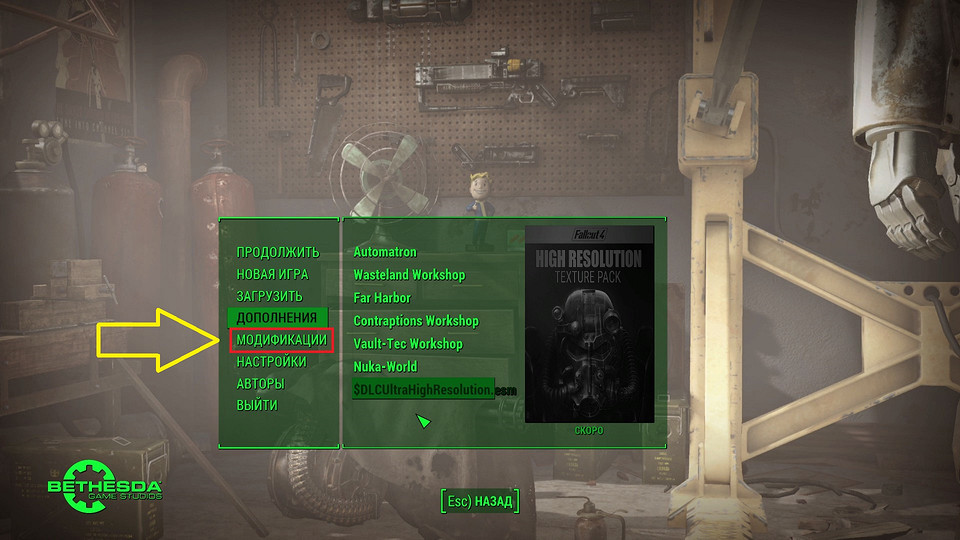The height and width of the screenshot is (540, 960).
Task: Open the МОДИФИКАЦИИ mods menu
Action: [281, 340]
